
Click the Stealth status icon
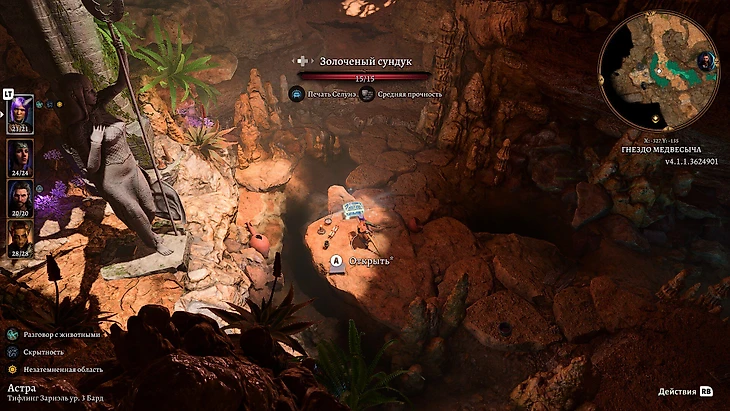pyautogui.click(x=10, y=350)
